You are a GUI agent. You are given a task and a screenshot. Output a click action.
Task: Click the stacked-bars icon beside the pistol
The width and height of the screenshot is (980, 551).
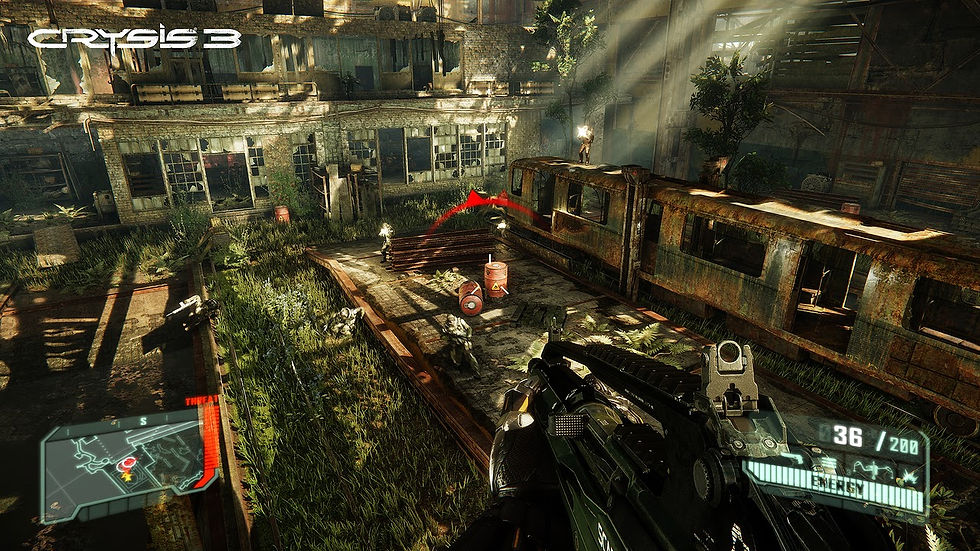pyautogui.click(x=829, y=464)
